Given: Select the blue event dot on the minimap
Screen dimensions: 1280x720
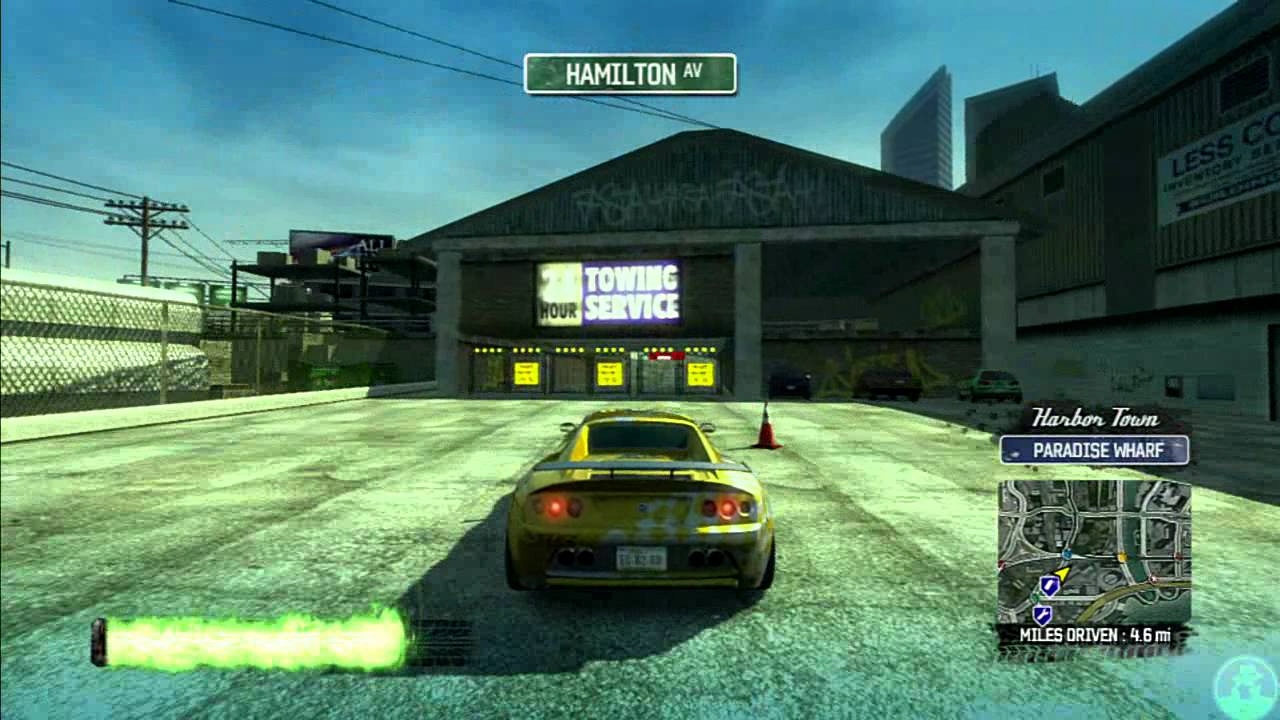Looking at the screenshot, I should click(x=1066, y=554).
